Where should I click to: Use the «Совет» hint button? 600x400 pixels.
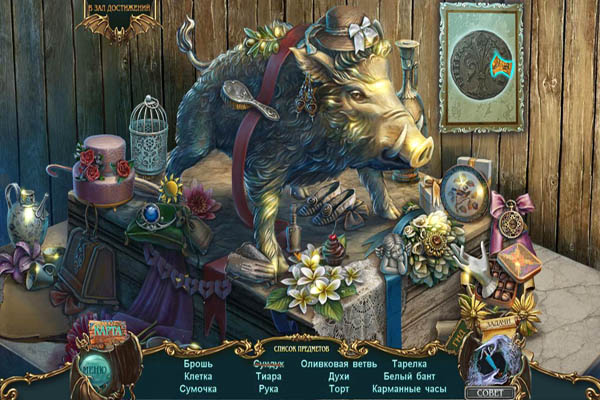[503, 393]
